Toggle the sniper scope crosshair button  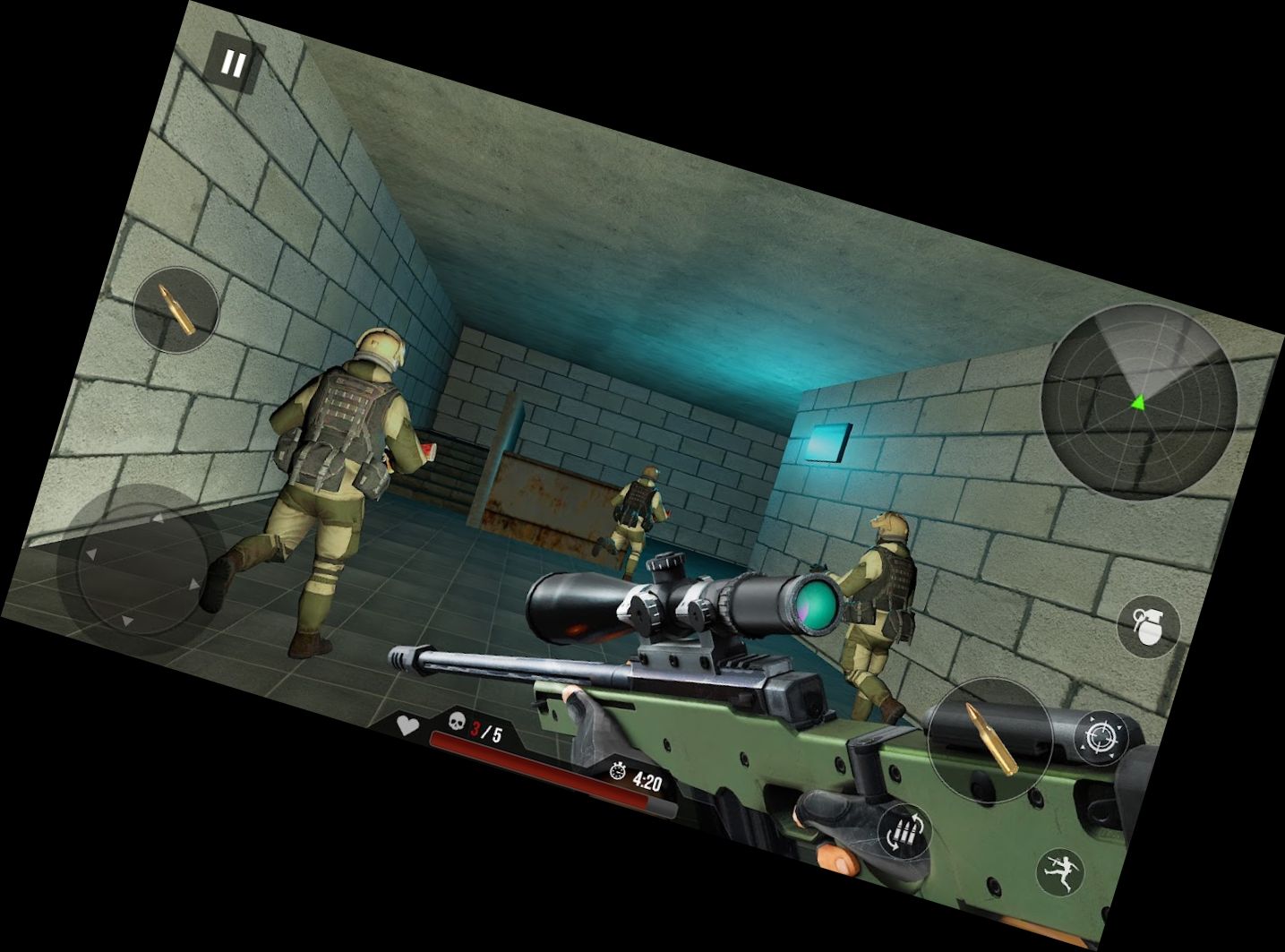(x=1101, y=737)
